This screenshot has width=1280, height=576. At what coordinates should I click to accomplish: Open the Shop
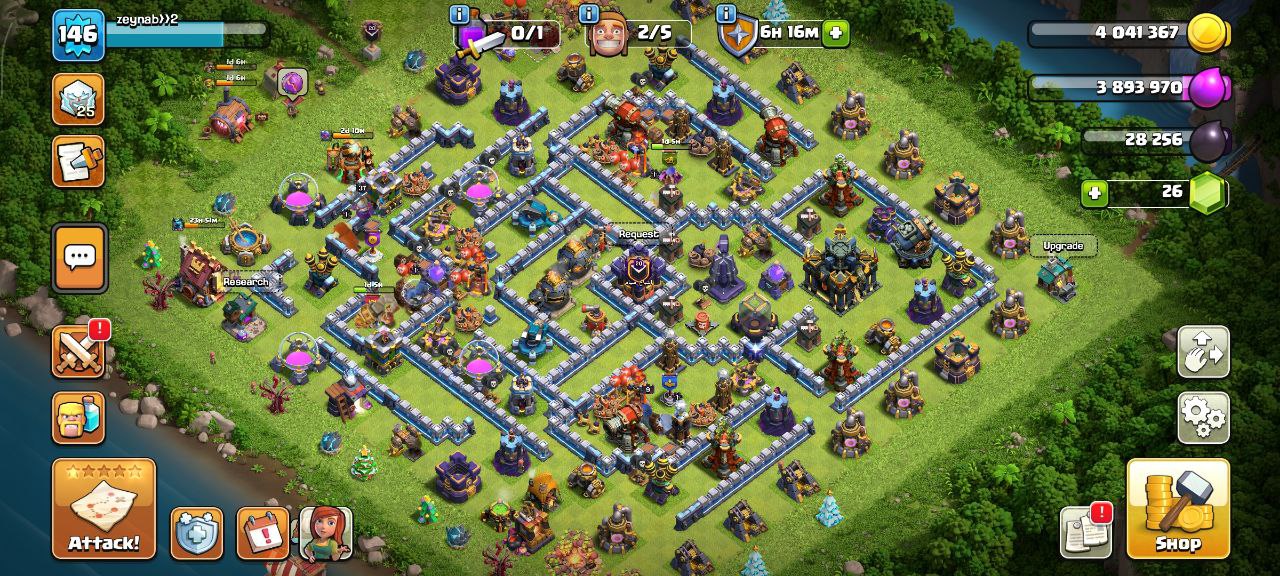click(x=1177, y=508)
